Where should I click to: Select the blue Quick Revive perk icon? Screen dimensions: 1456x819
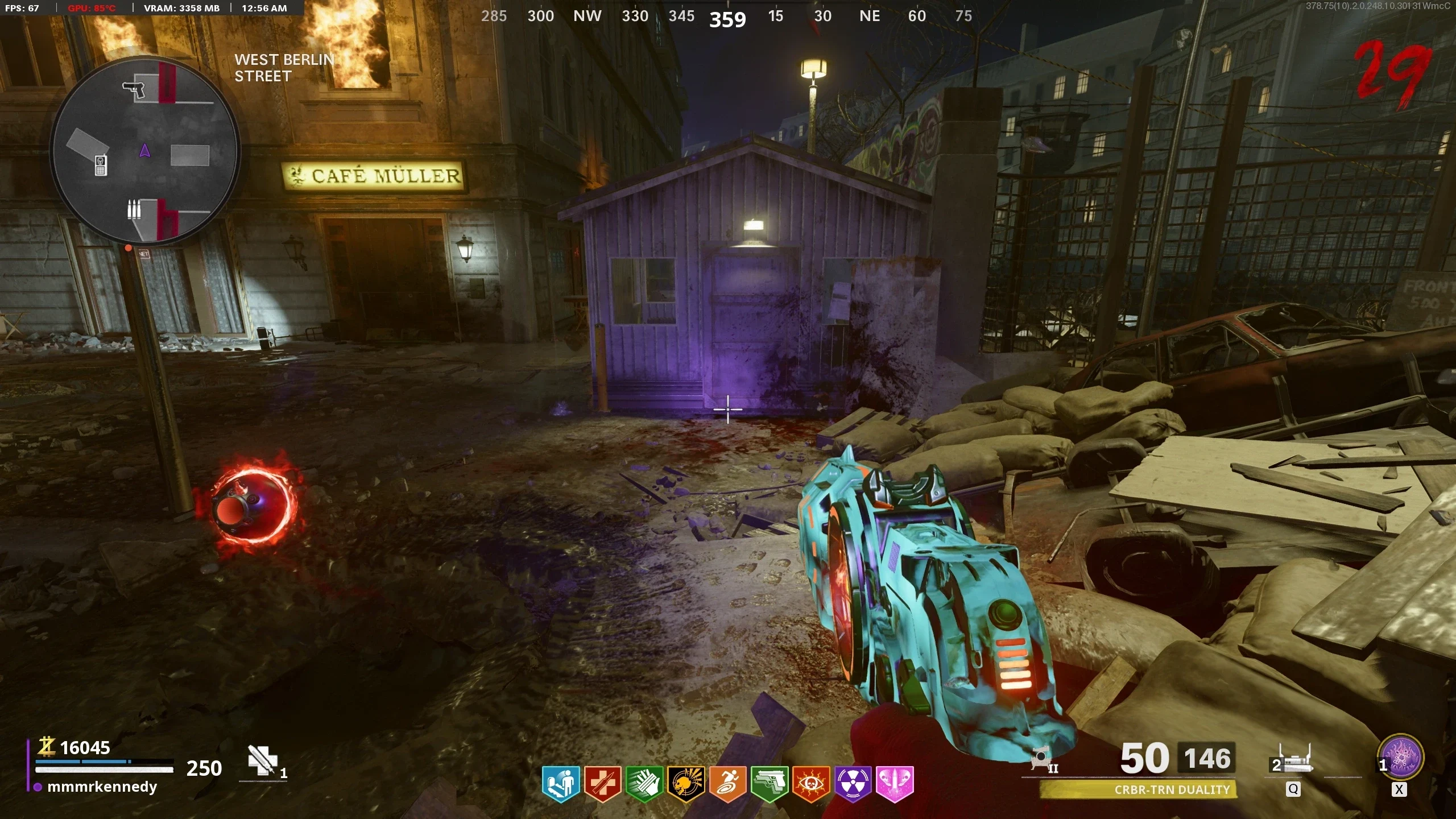(561, 784)
